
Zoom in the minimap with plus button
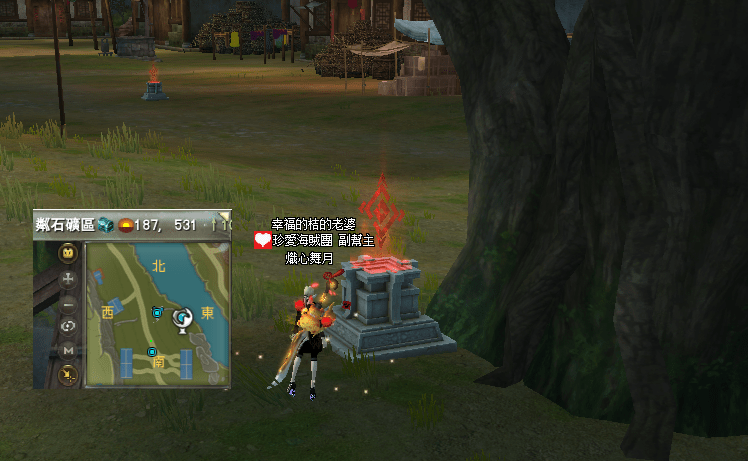click(x=68, y=279)
